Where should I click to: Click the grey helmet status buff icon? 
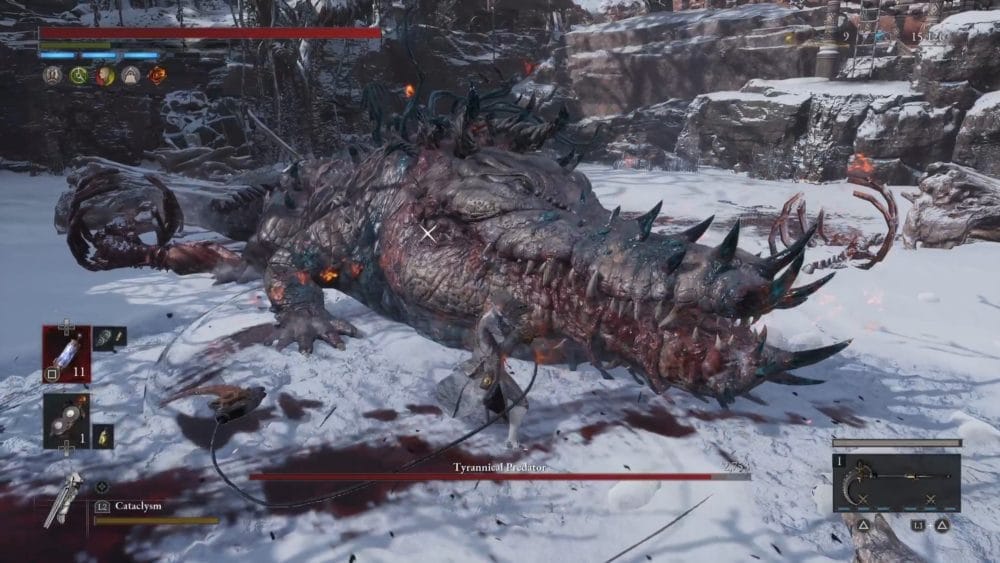pyautogui.click(x=53, y=75)
